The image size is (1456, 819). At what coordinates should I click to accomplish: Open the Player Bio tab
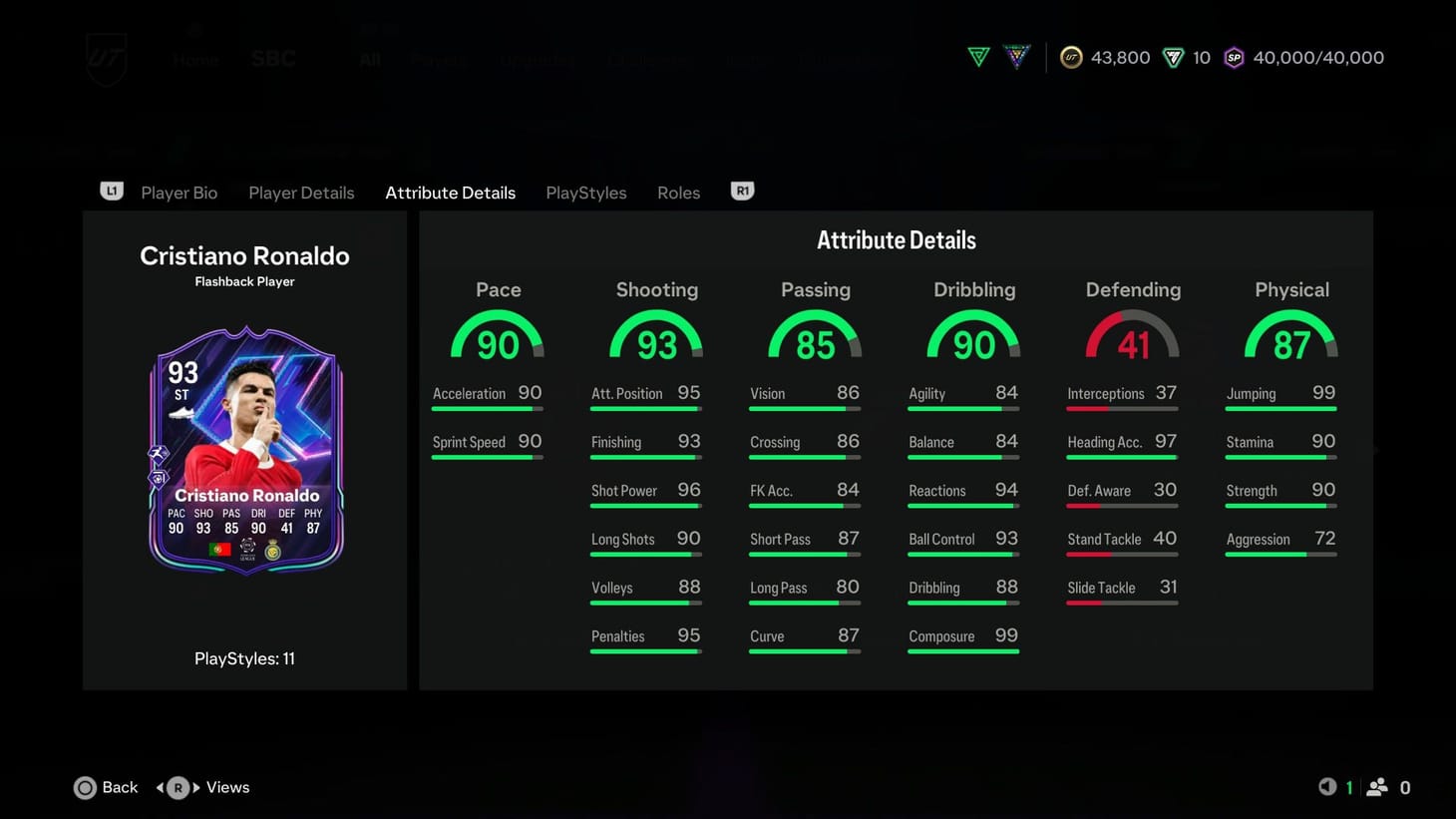click(x=179, y=192)
